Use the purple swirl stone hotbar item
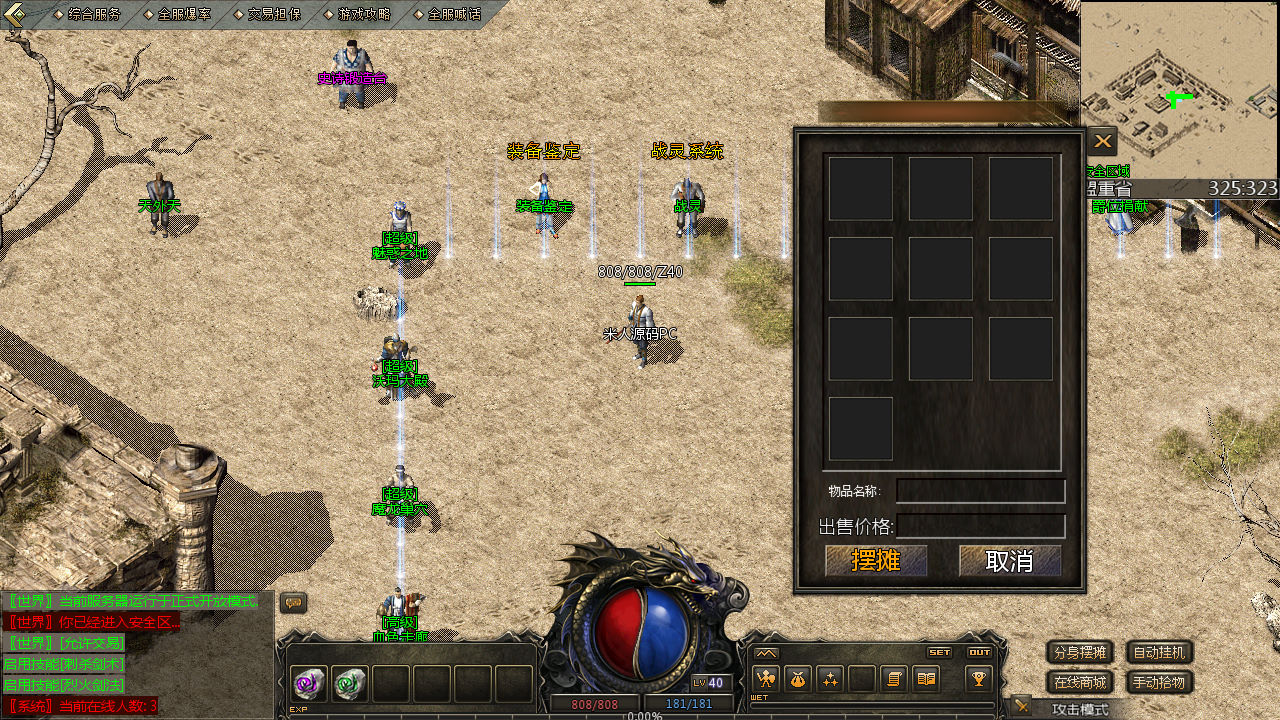Viewport: 1280px width, 720px height. (x=309, y=684)
